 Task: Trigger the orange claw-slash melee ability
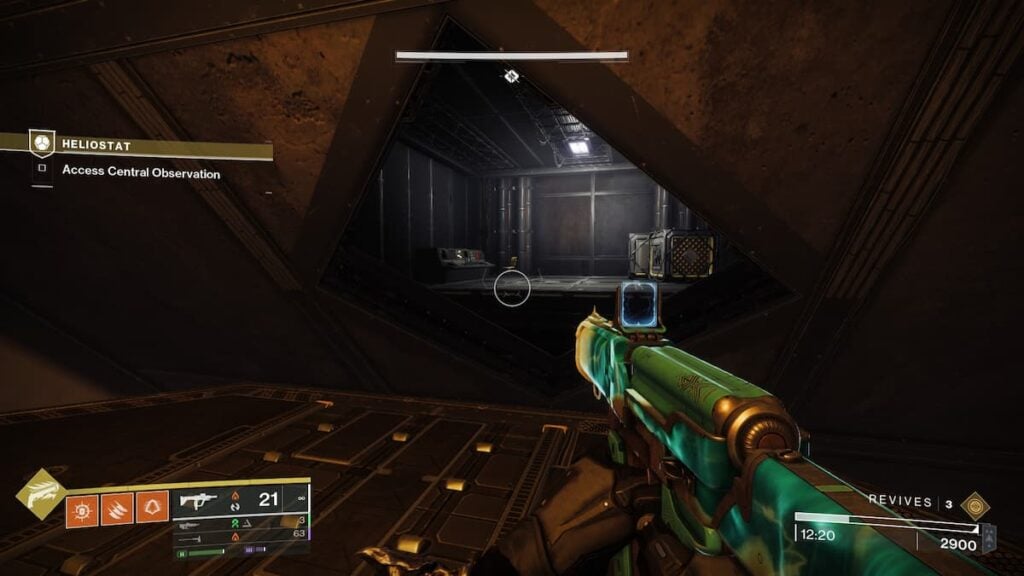[x=117, y=509]
